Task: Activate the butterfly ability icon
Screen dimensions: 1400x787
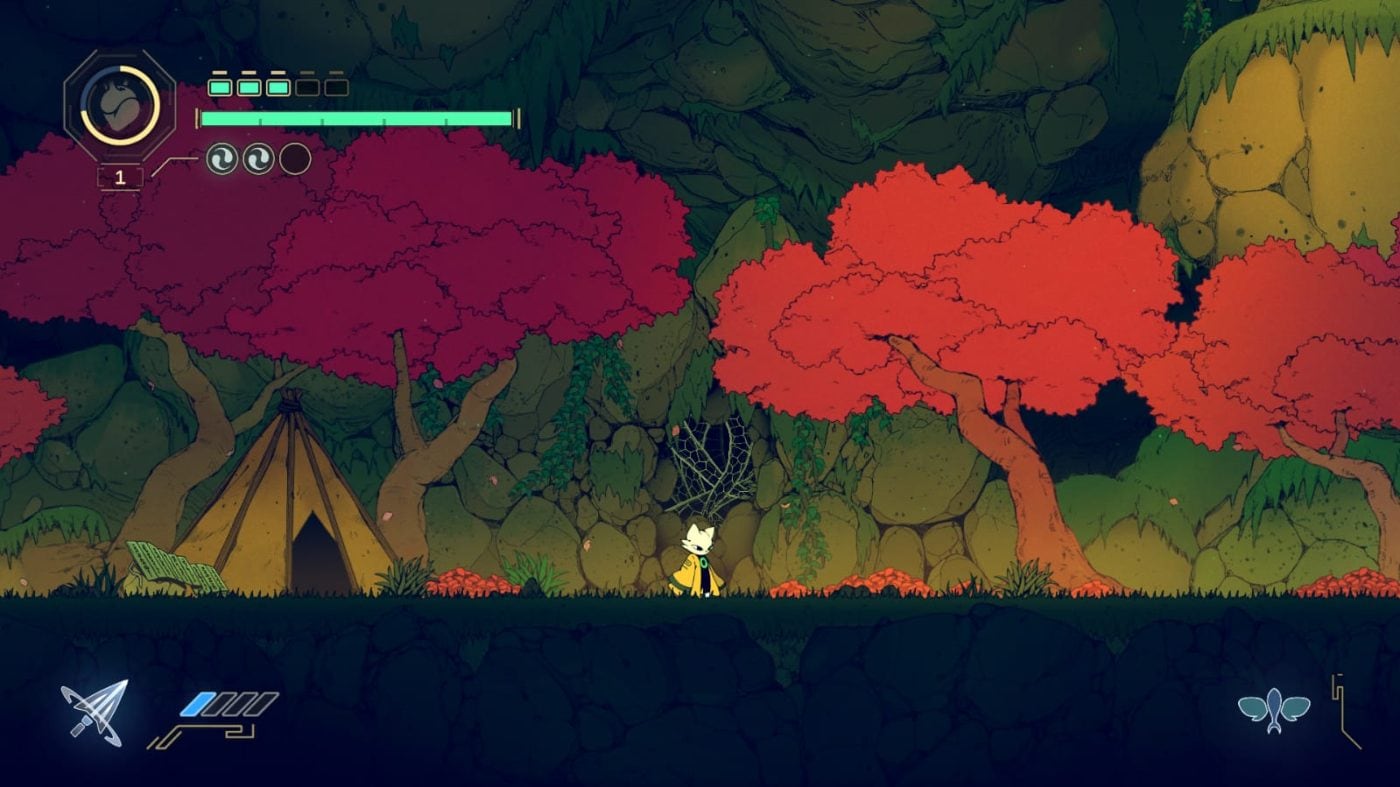Action: (1273, 710)
